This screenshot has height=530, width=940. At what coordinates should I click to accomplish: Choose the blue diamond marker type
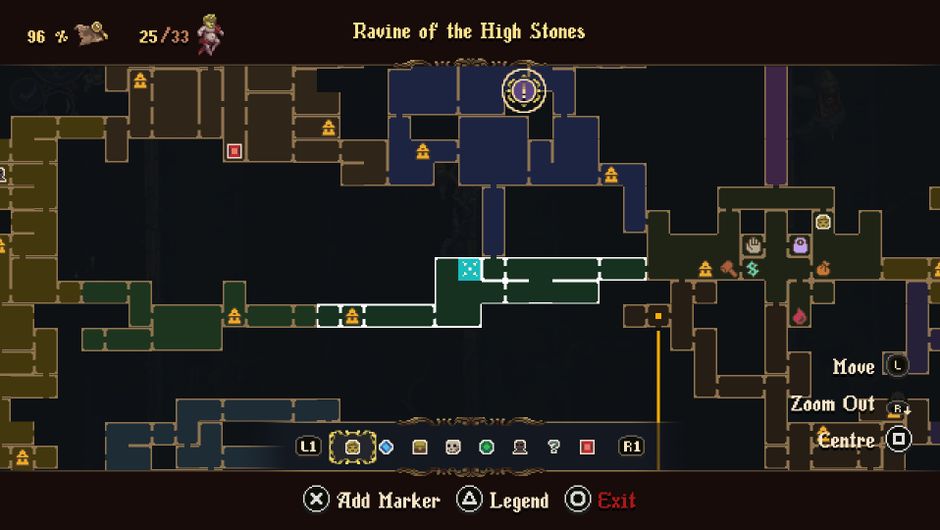[x=386, y=447]
